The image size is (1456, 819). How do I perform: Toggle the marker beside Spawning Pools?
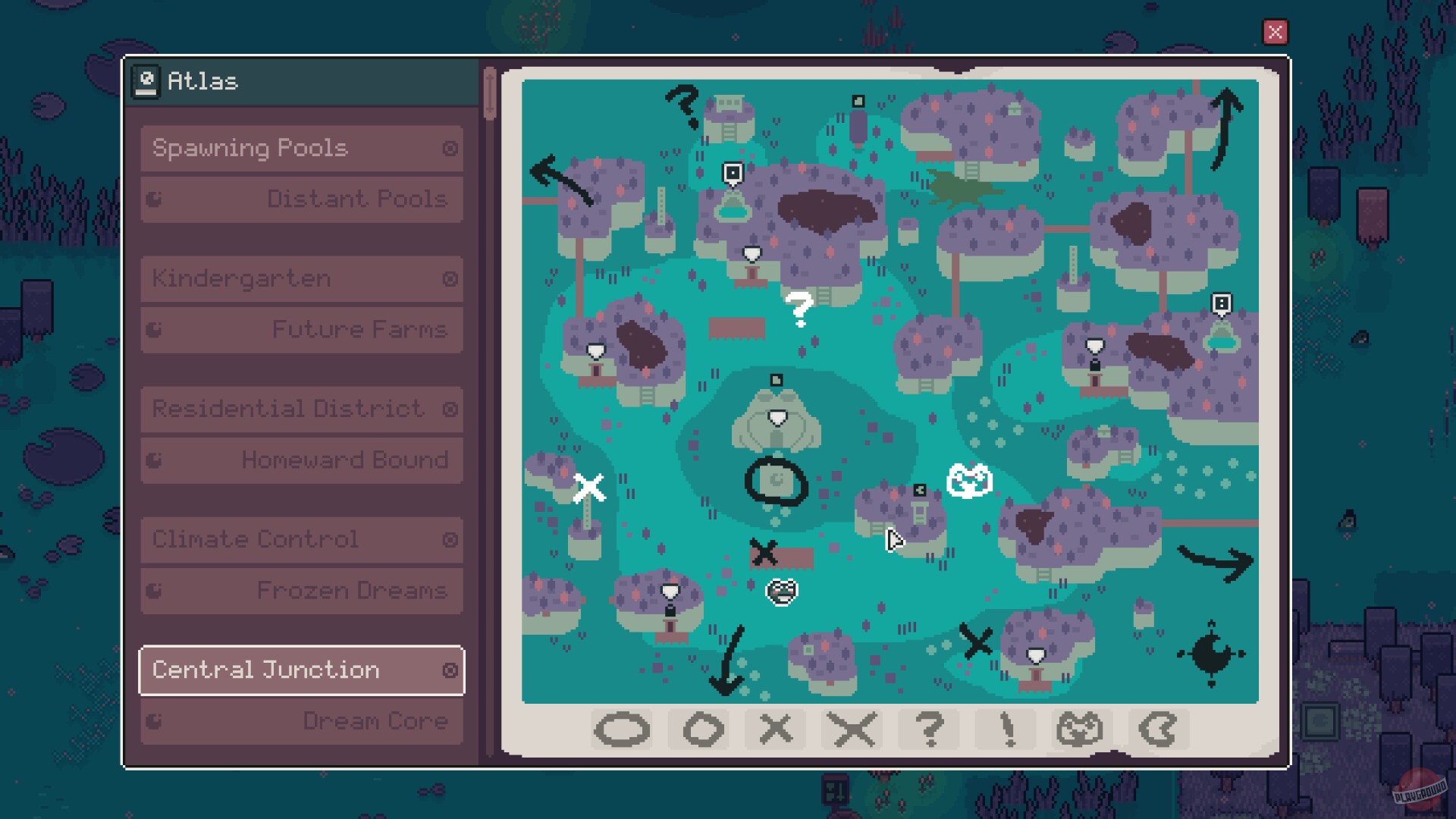click(449, 148)
